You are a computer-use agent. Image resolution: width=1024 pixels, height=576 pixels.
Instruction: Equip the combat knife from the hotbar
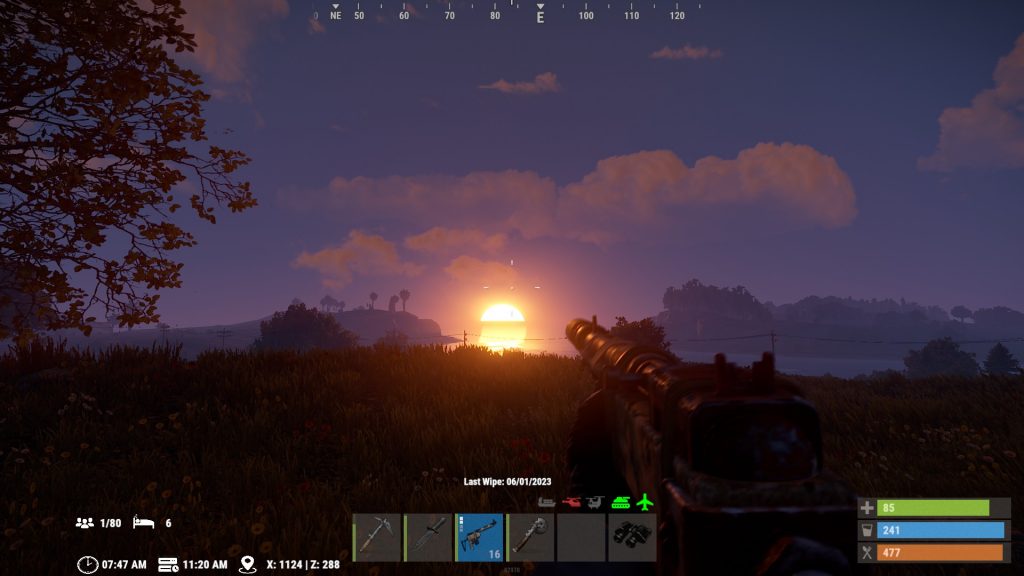click(x=428, y=538)
